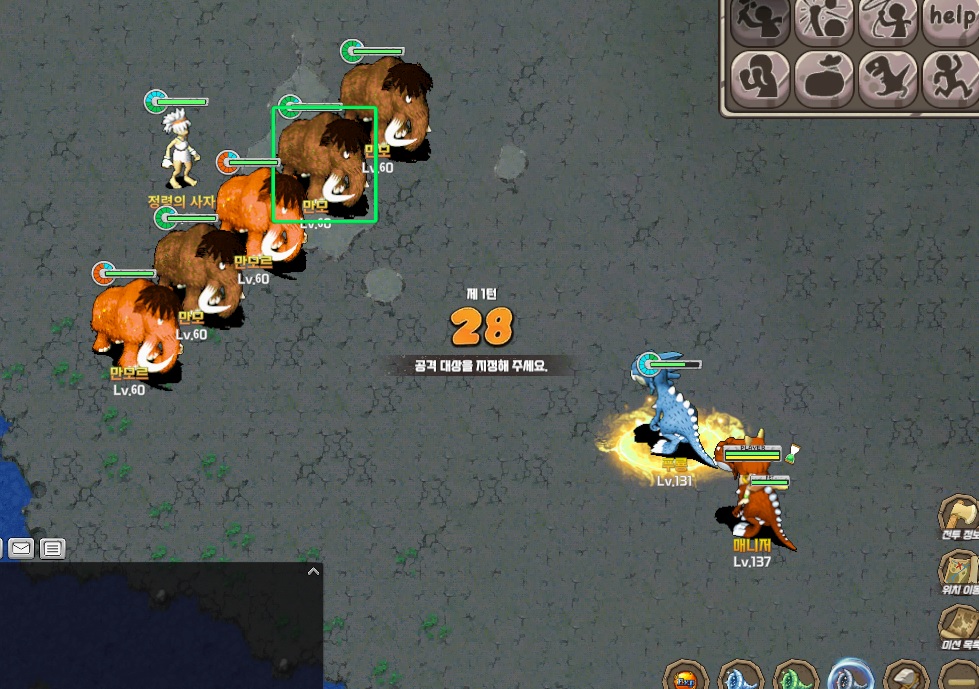Use the lasso capture command
979x689 pixels.
[x=888, y=20]
